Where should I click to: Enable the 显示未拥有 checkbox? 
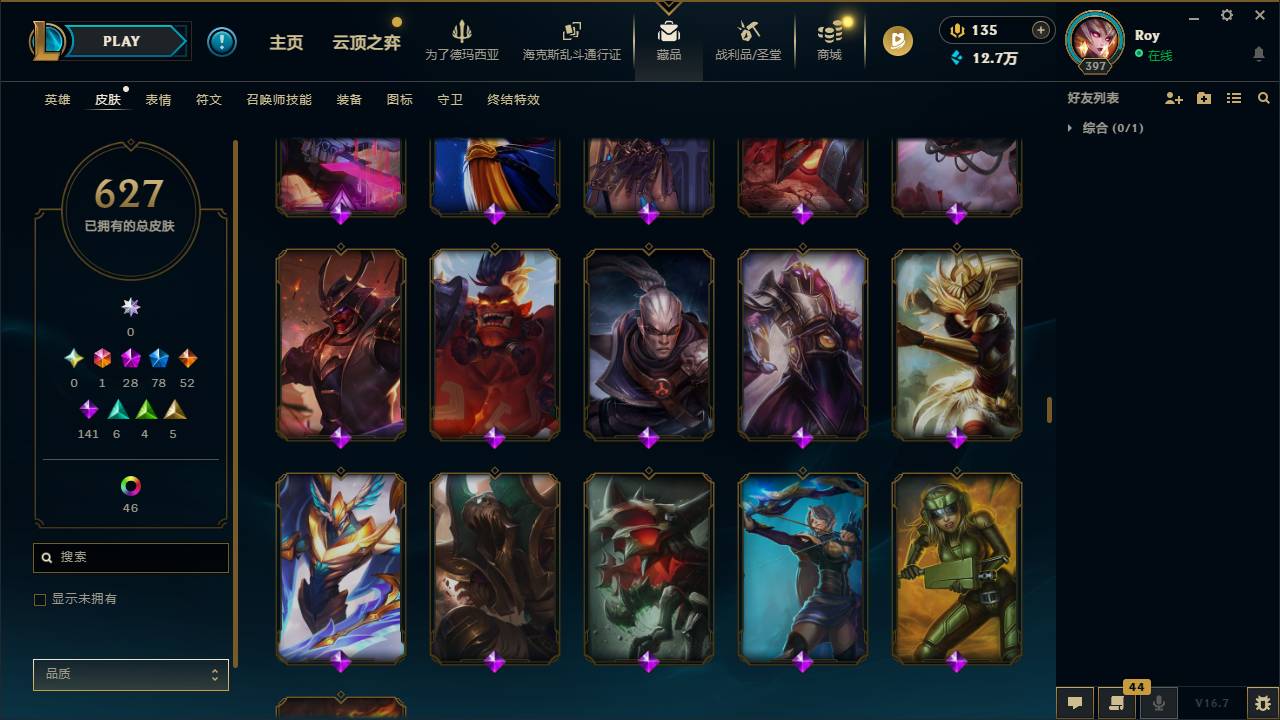coord(40,599)
